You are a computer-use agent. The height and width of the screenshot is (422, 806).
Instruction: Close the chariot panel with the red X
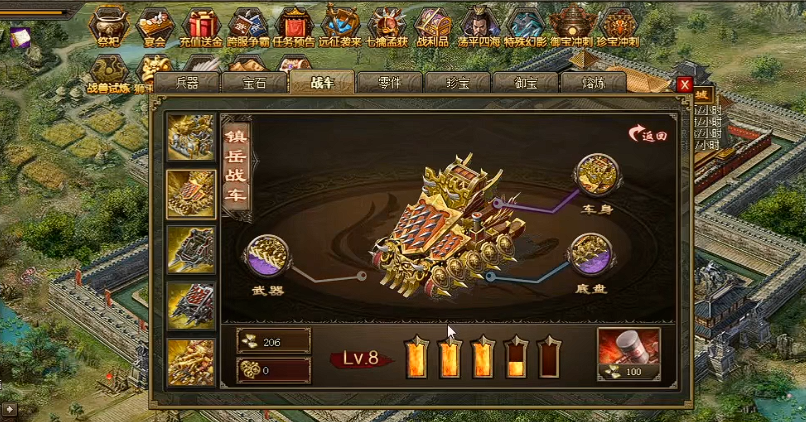[684, 85]
